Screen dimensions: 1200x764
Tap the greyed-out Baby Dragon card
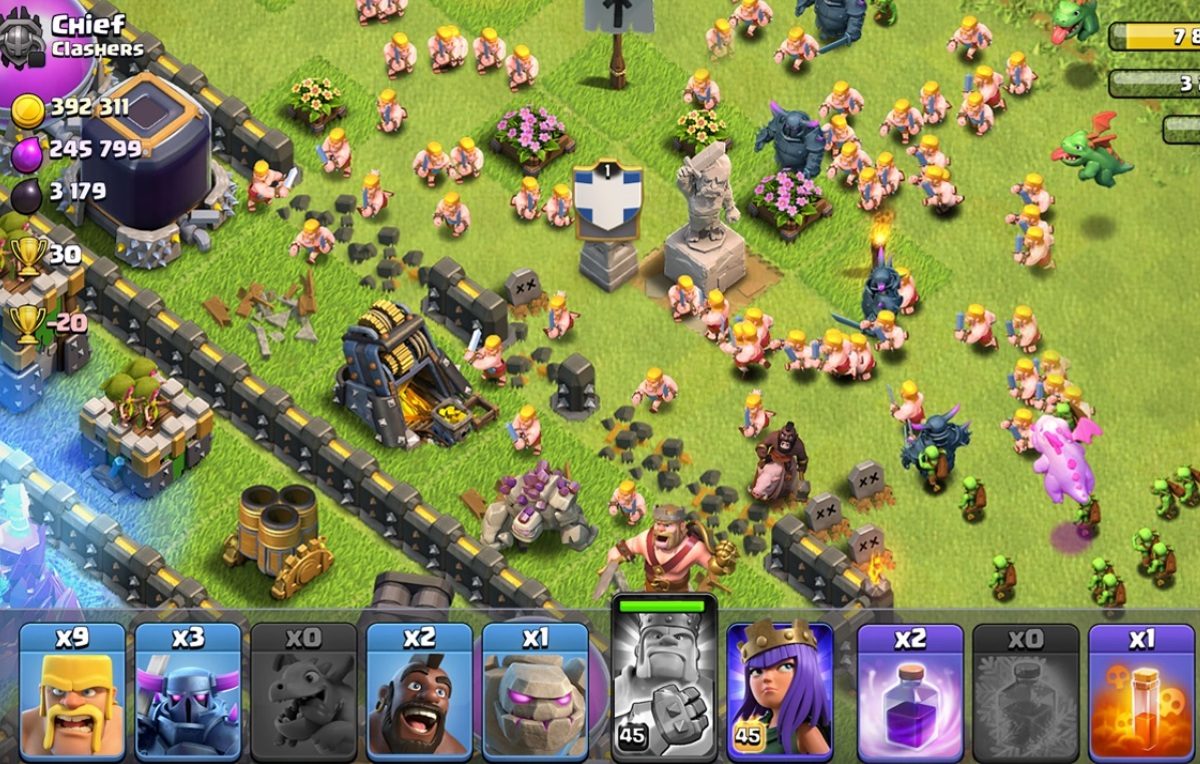[x=303, y=691]
